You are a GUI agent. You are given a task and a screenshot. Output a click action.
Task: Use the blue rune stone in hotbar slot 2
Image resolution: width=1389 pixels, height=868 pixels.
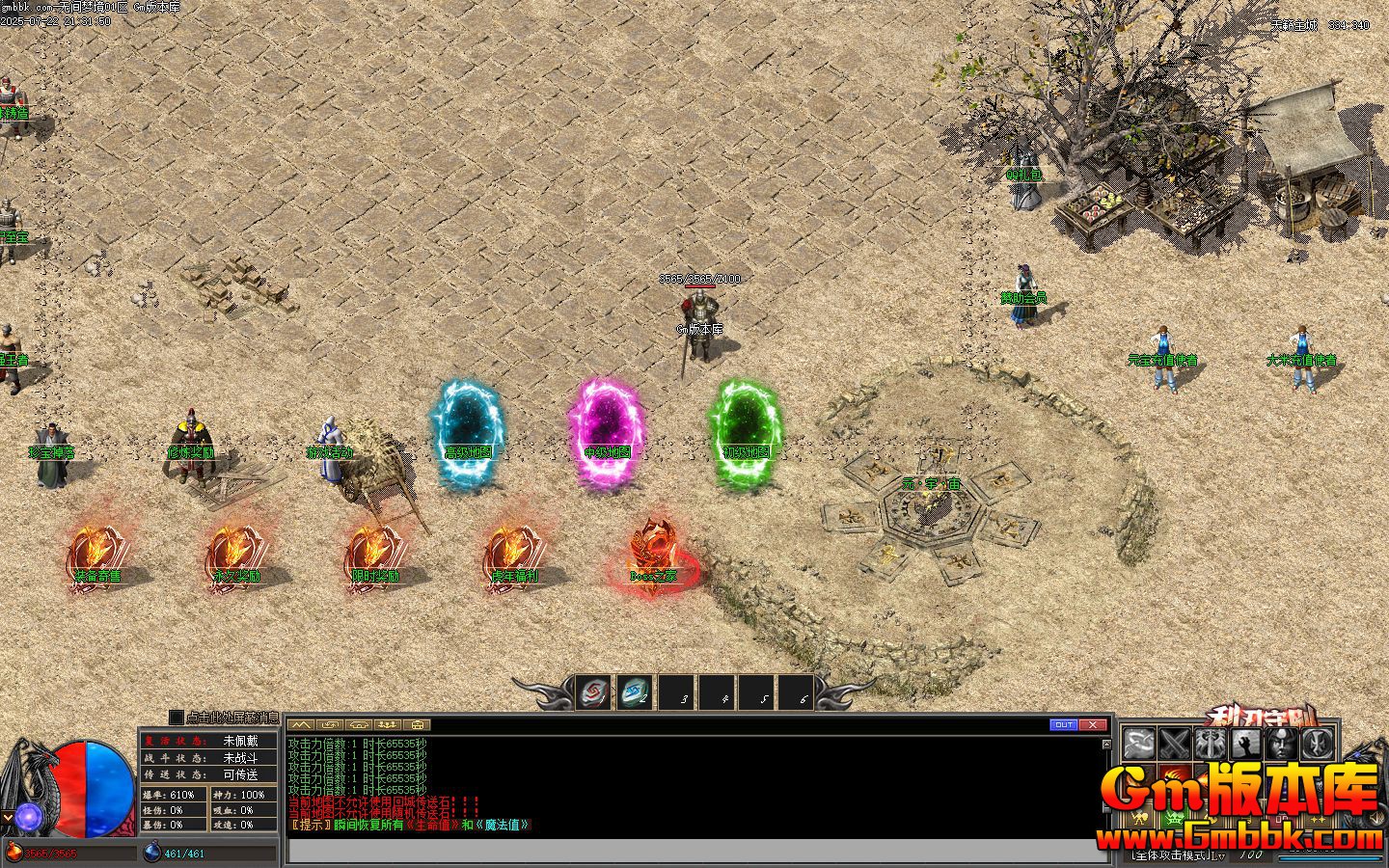pos(633,692)
